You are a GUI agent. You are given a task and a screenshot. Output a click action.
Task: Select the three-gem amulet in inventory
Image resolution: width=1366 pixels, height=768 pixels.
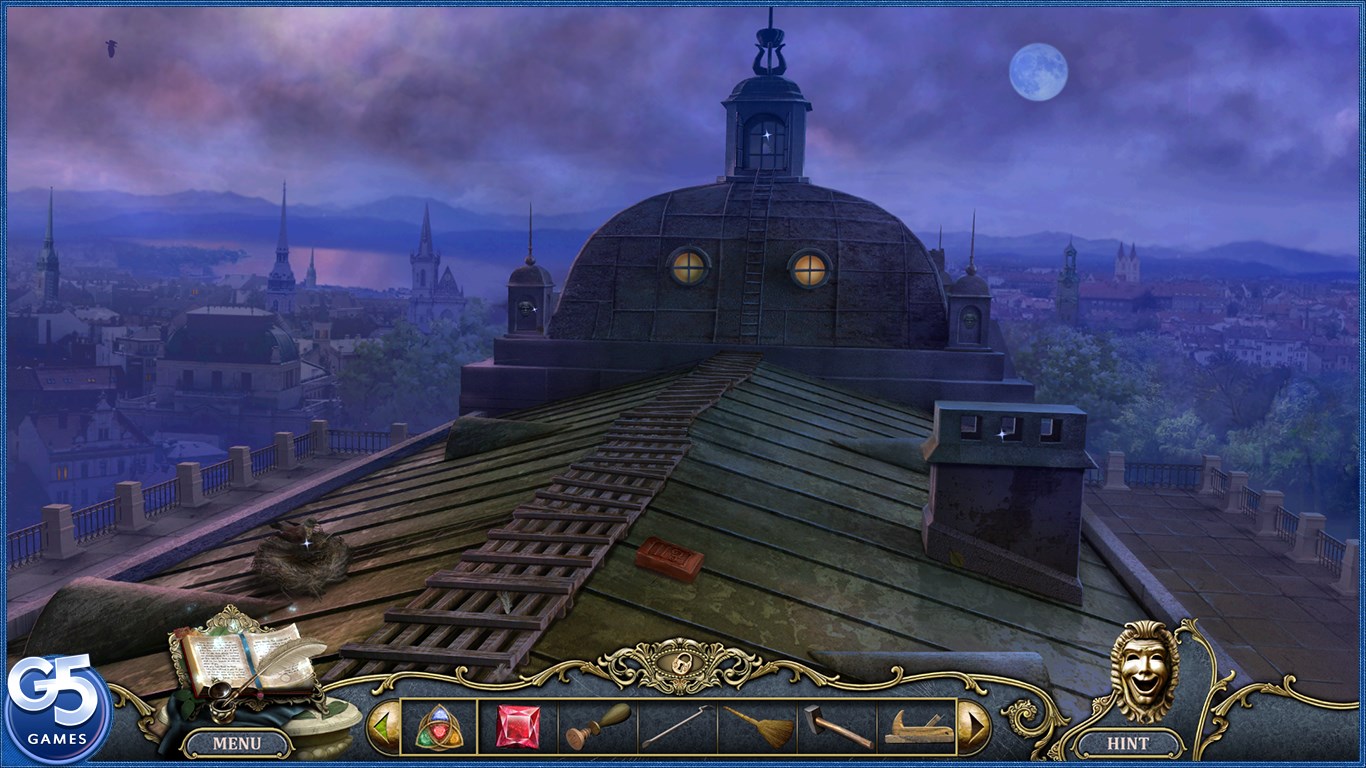click(439, 727)
